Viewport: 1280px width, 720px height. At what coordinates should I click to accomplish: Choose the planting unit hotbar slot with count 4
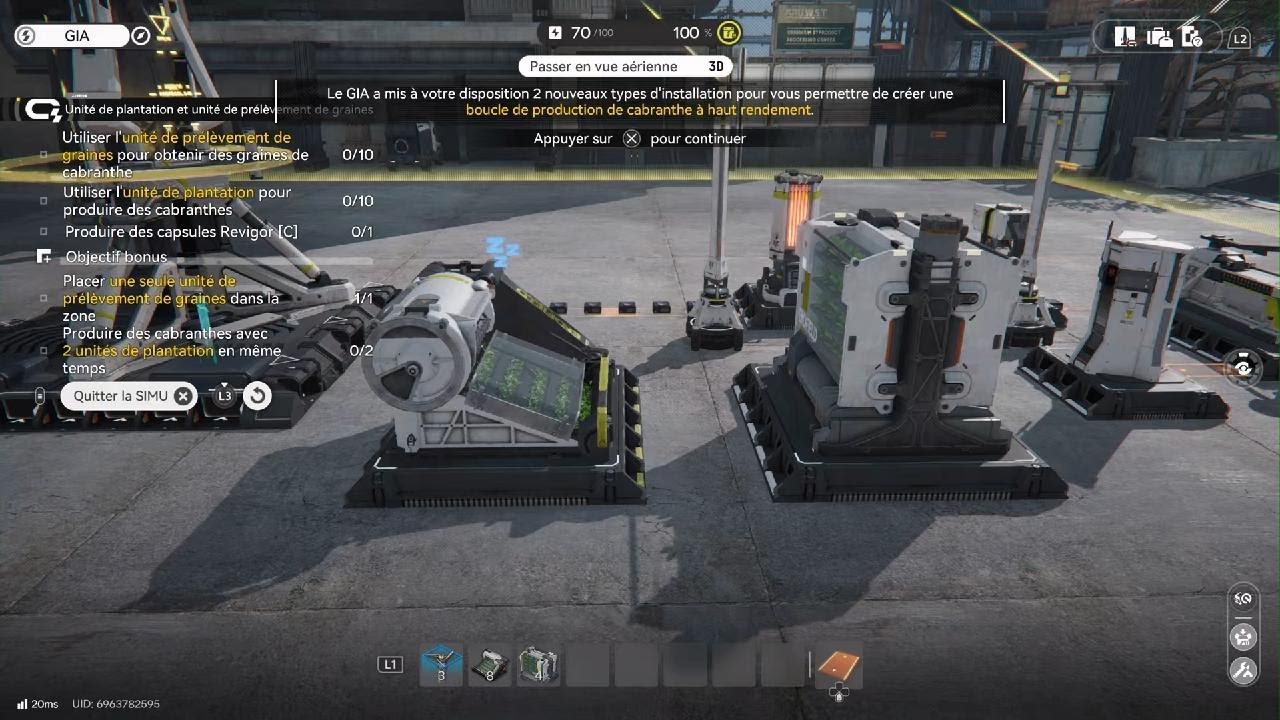click(x=538, y=665)
